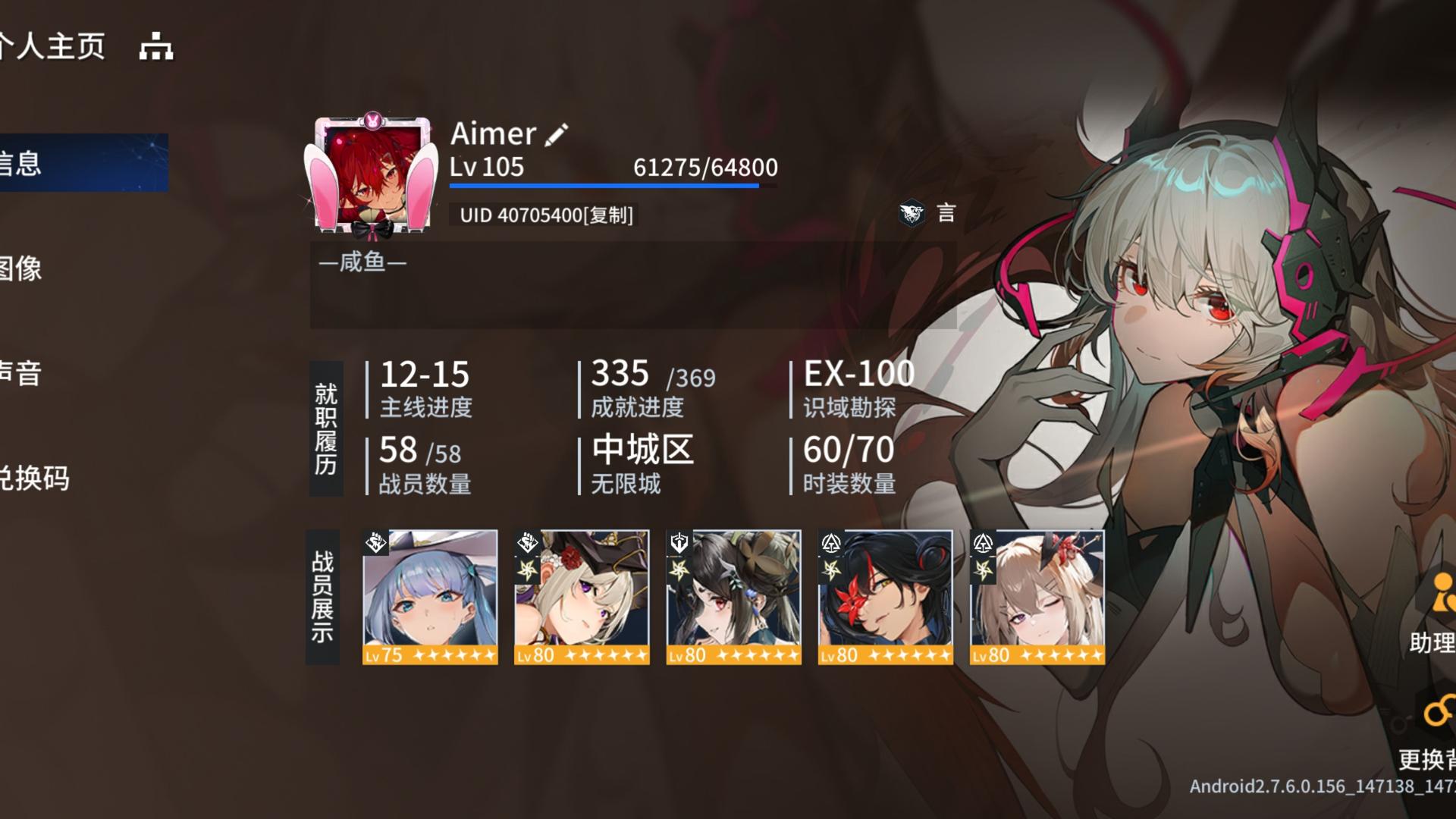View the 成就进度 achievement progress stat

(x=652, y=388)
